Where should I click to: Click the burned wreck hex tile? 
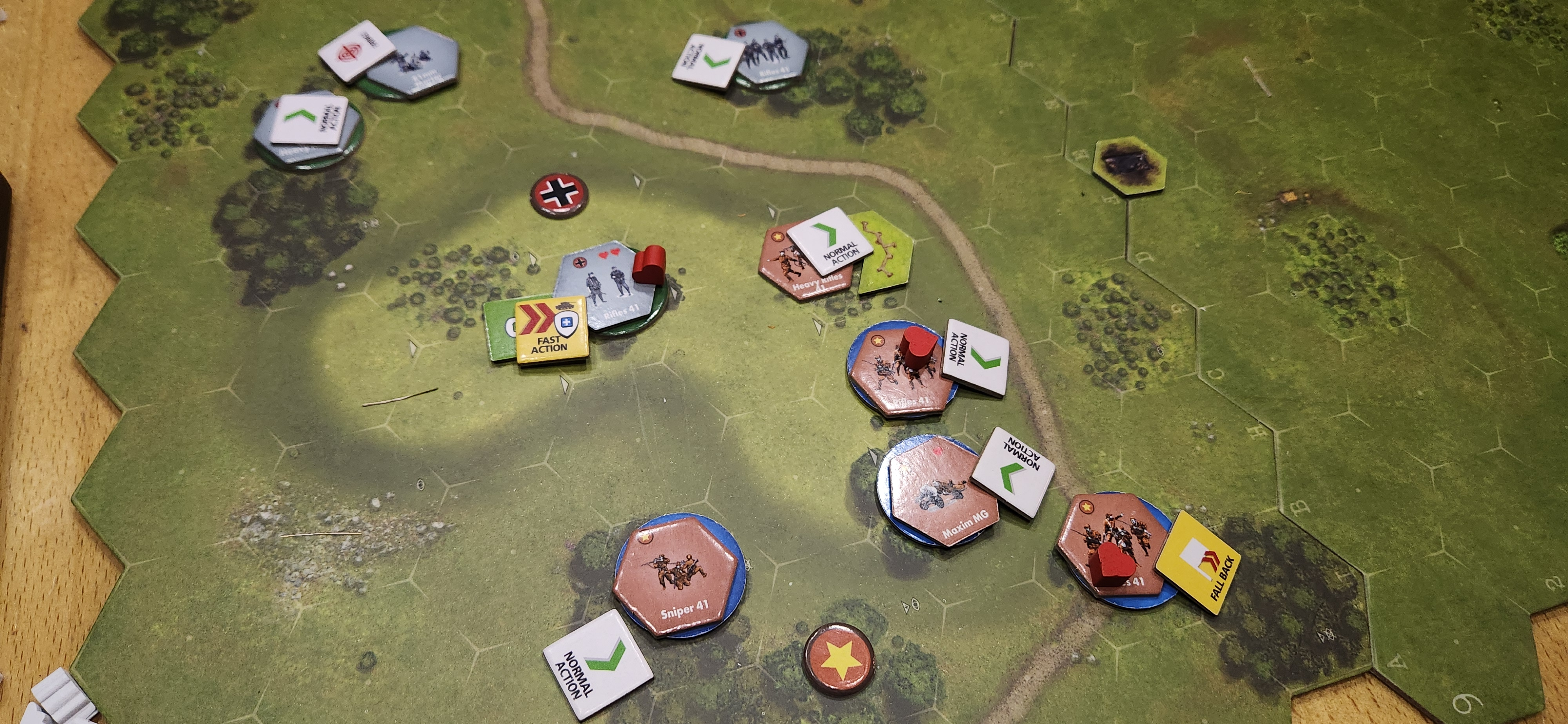tap(1129, 165)
